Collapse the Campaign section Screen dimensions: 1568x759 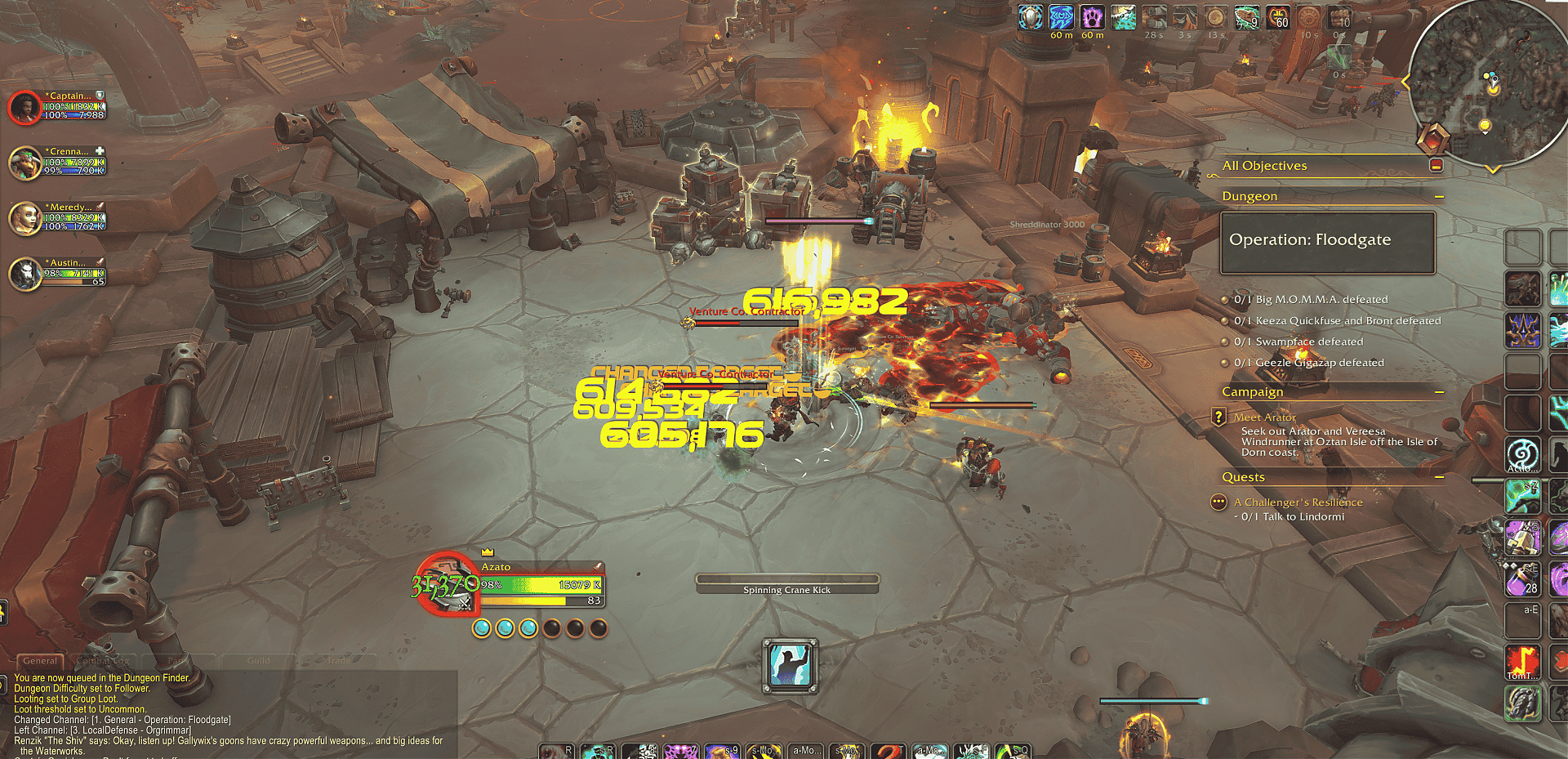tap(1439, 392)
